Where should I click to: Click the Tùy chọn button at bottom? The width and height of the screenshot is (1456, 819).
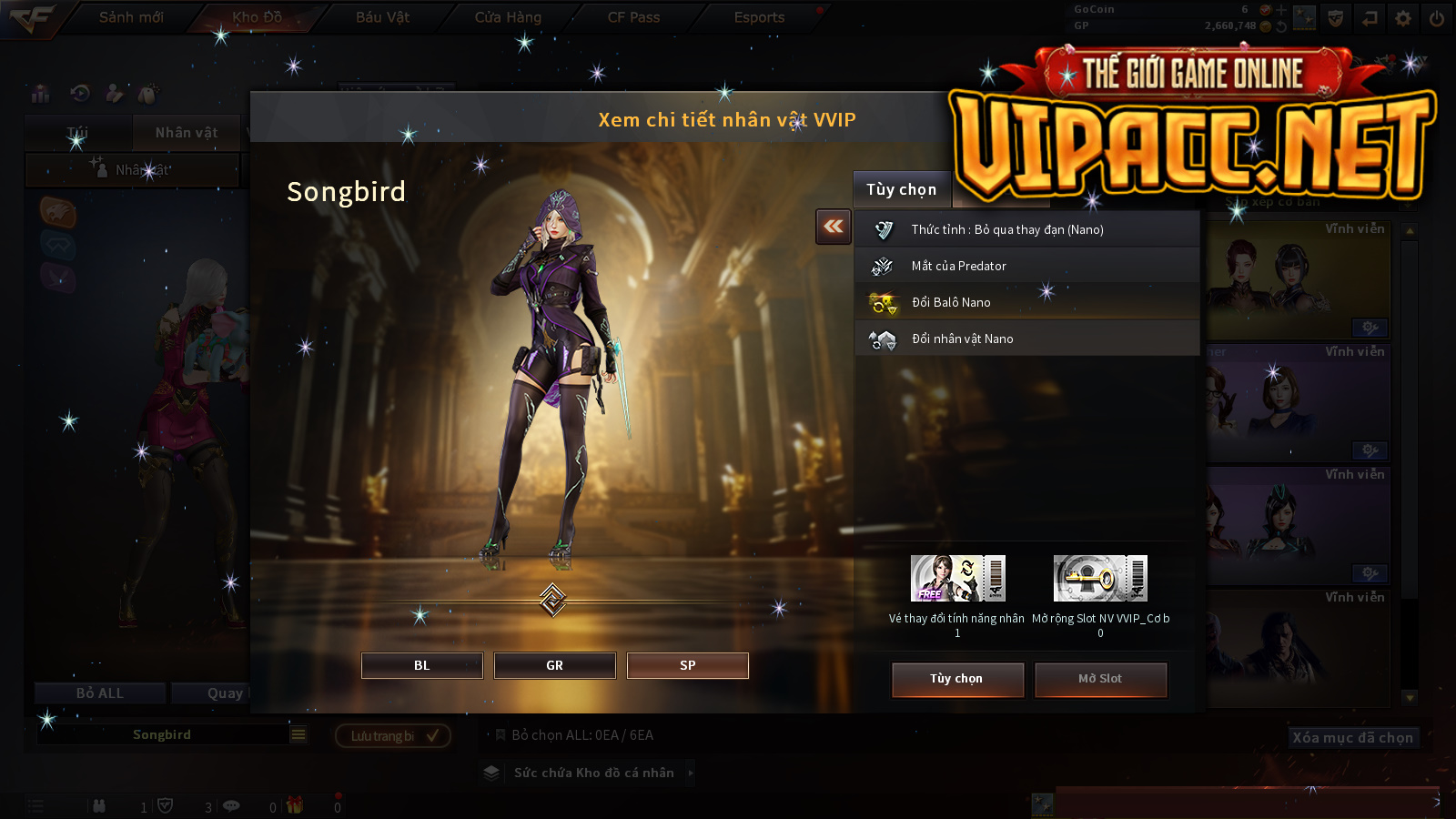957,679
